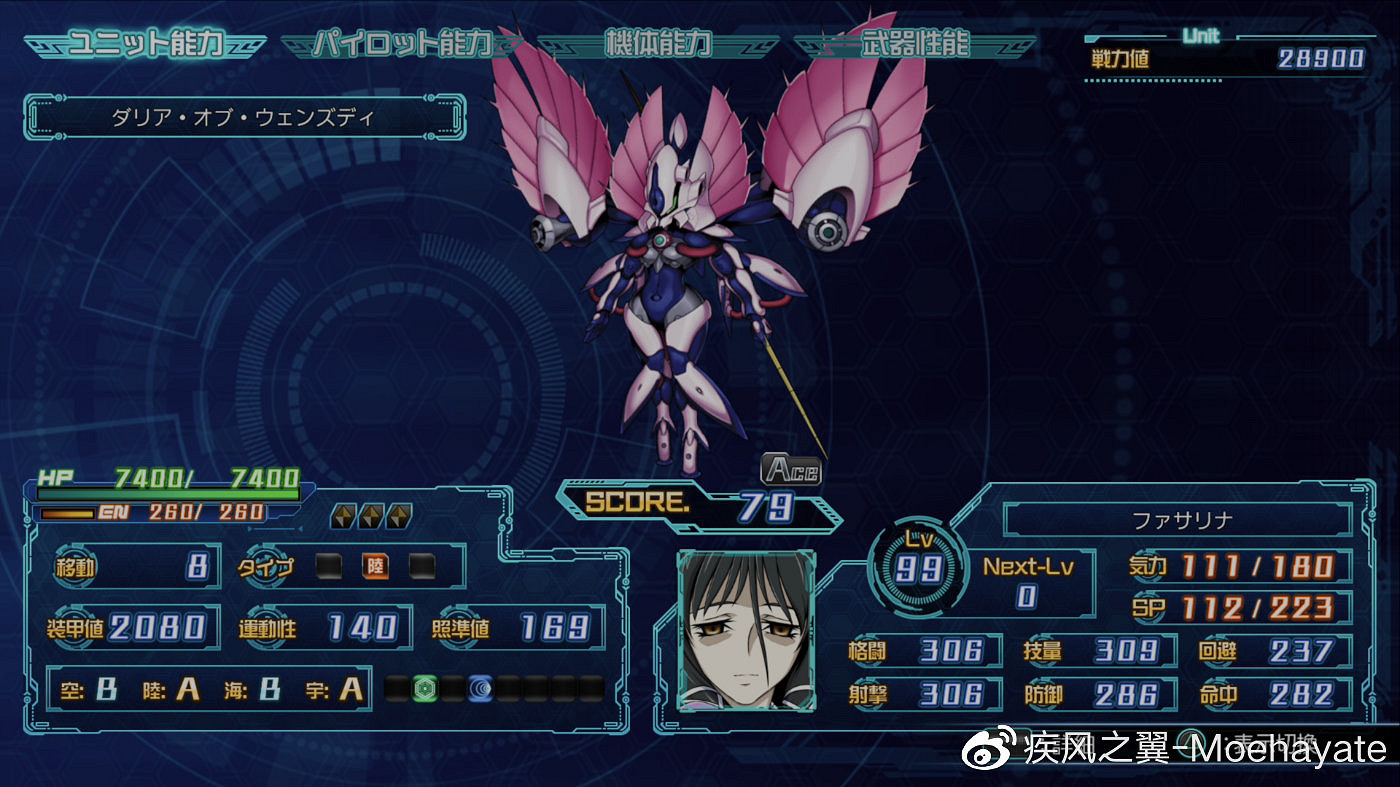Click the blue spiral ability icon
Viewport: 1400px width, 787px height.
[x=481, y=688]
